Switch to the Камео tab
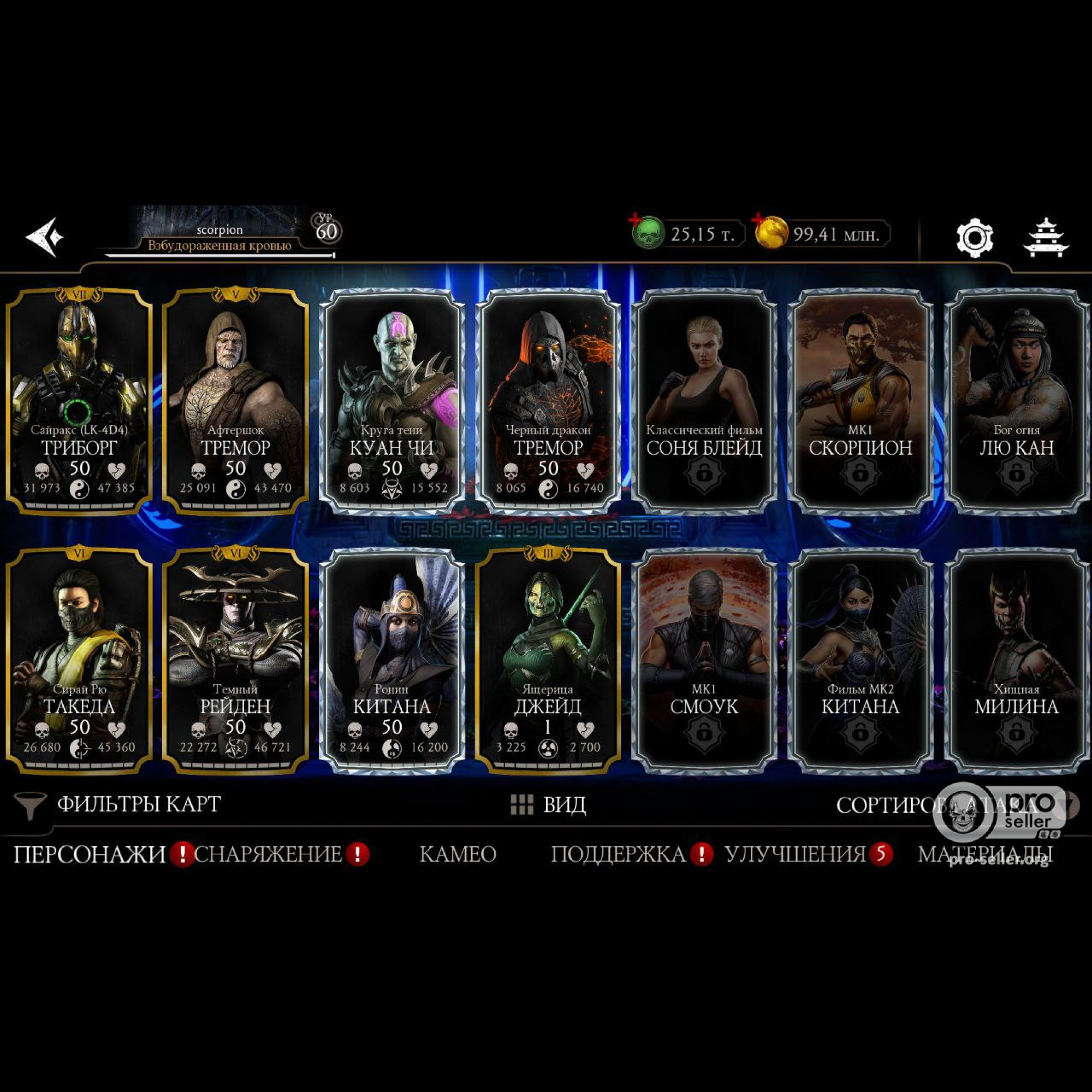Viewport: 1092px width, 1092px height. point(458,853)
